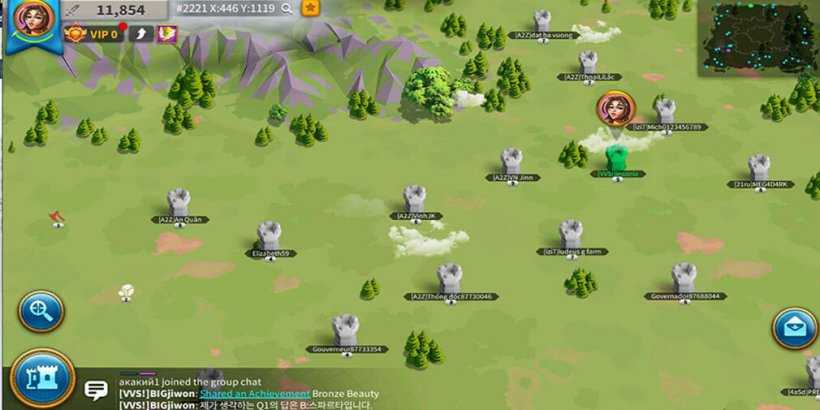Open the blue map search button

[41, 311]
